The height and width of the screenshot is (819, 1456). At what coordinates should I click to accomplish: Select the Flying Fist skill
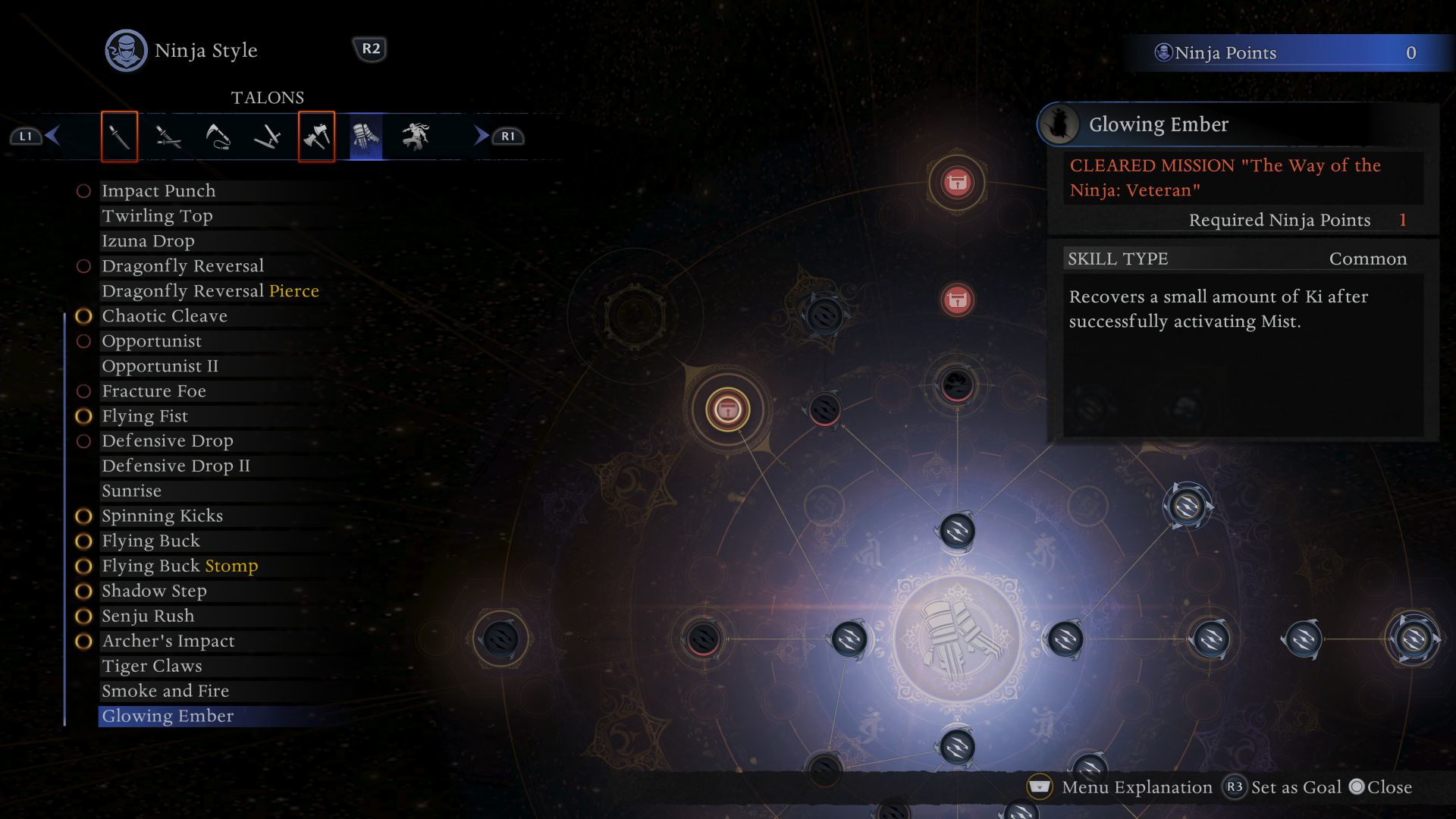145,416
